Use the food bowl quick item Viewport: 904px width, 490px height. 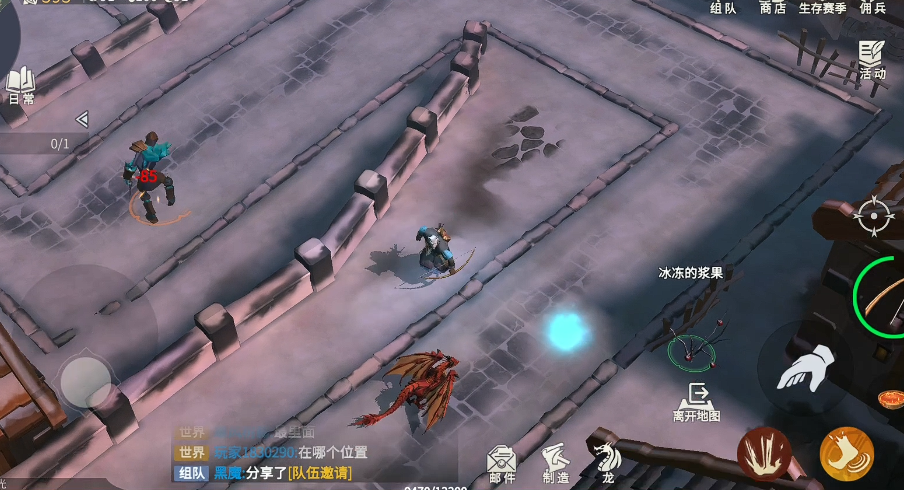click(889, 399)
